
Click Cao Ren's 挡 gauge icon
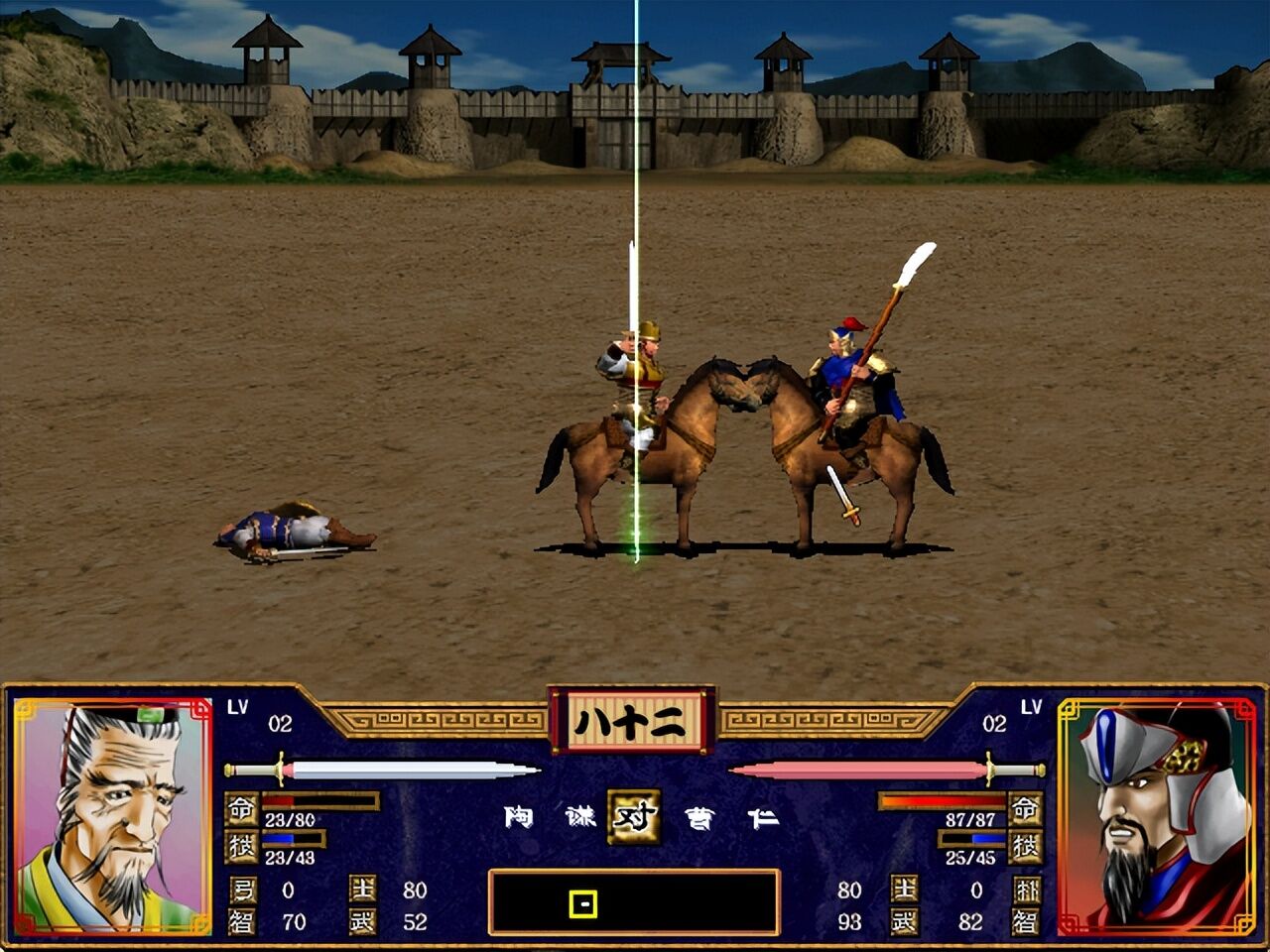pyautogui.click(x=1026, y=846)
